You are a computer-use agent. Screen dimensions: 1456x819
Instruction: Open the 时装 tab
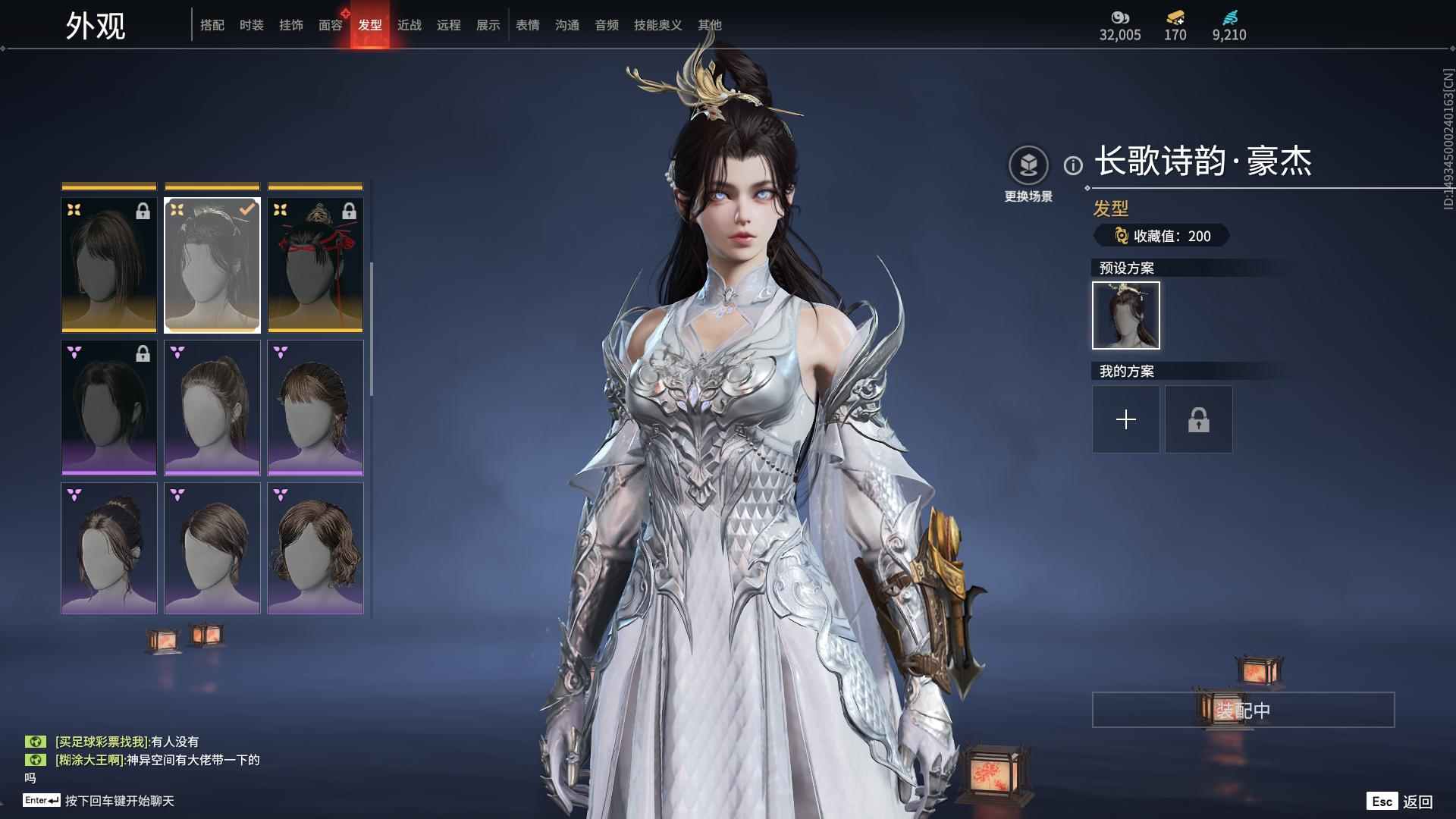(252, 25)
